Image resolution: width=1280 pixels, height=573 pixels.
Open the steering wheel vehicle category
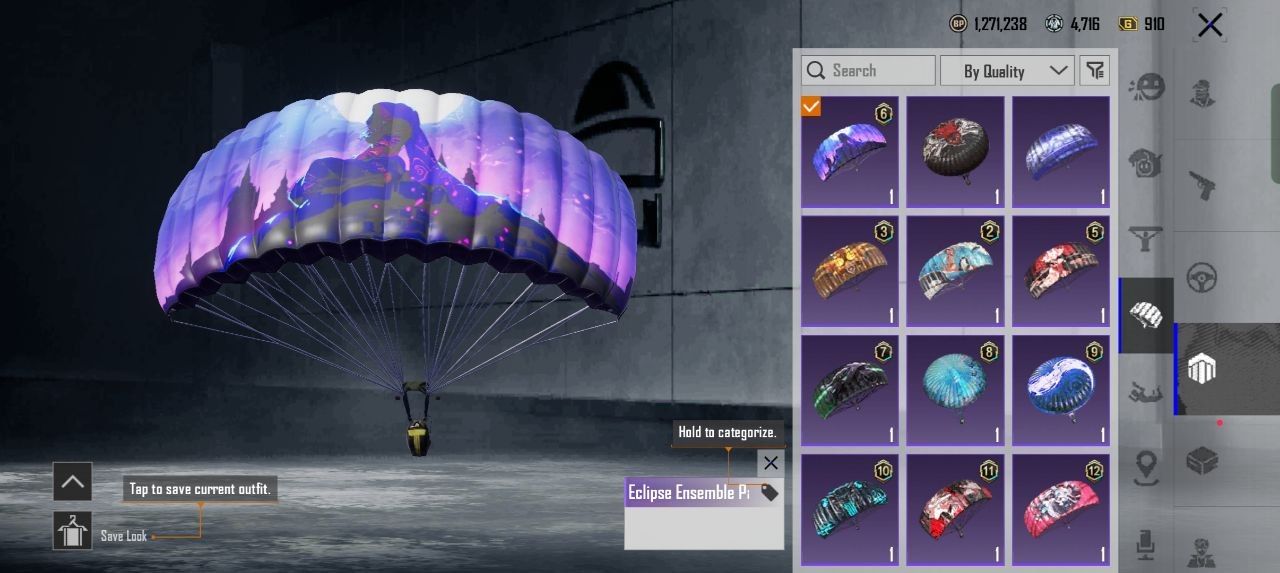1201,277
